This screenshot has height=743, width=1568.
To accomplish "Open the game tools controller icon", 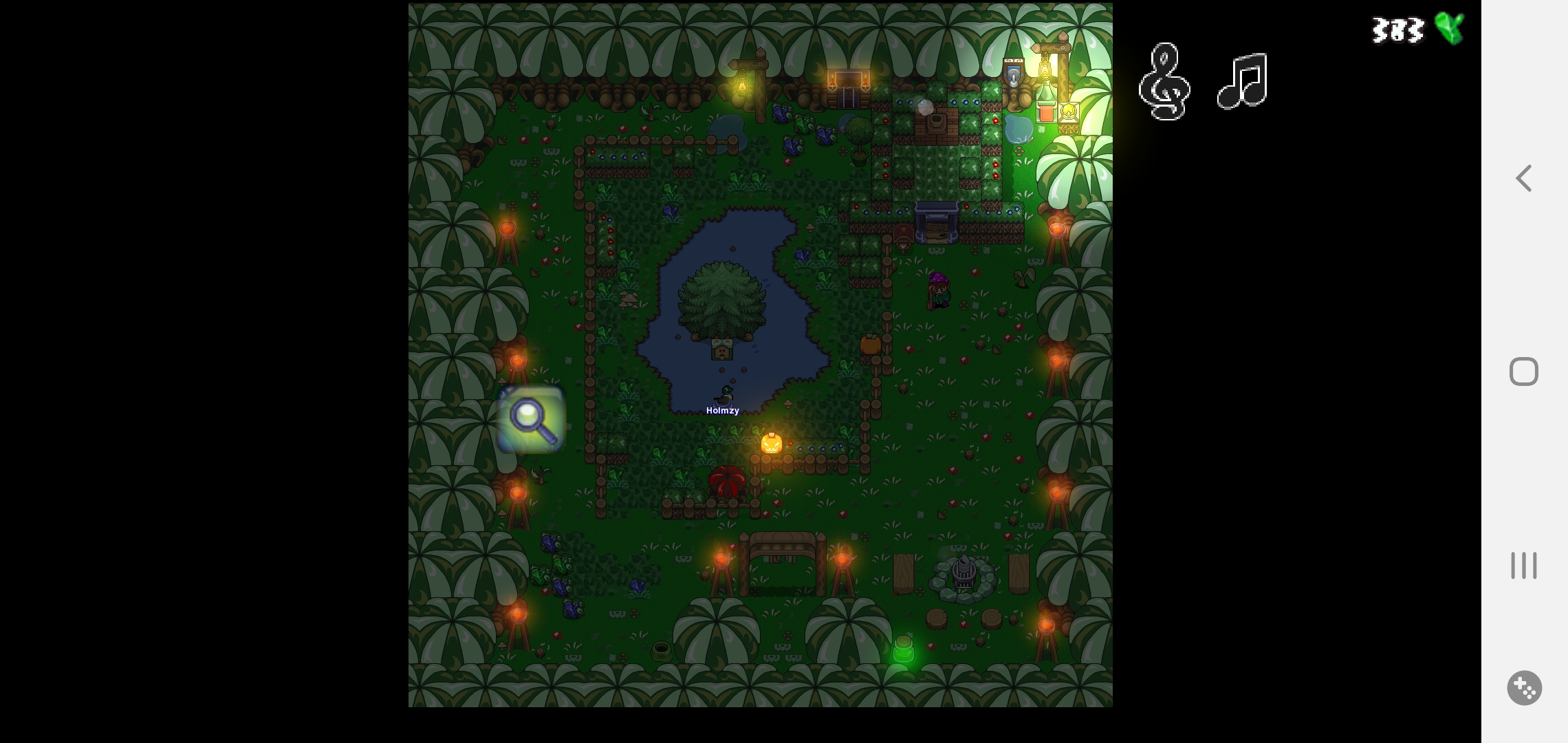I will point(1524,688).
